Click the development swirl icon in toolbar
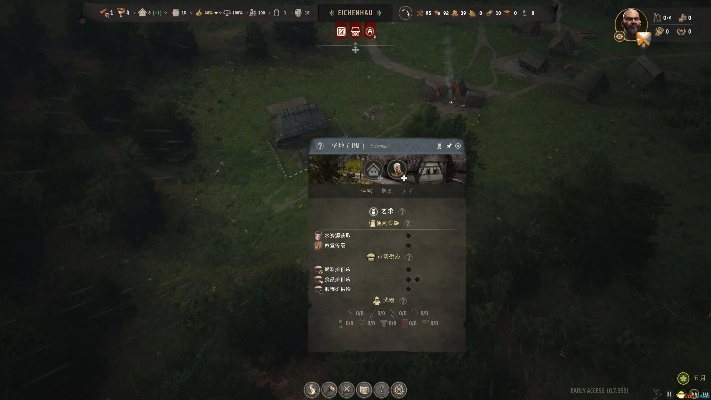This screenshot has height=400, width=711. coord(311,389)
